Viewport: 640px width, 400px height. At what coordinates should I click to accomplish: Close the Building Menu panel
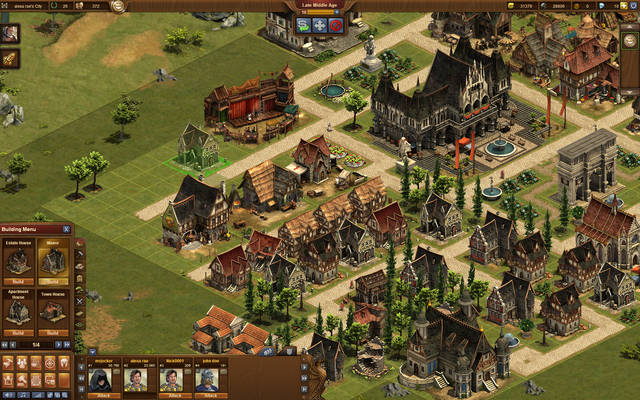pyautogui.click(x=68, y=230)
